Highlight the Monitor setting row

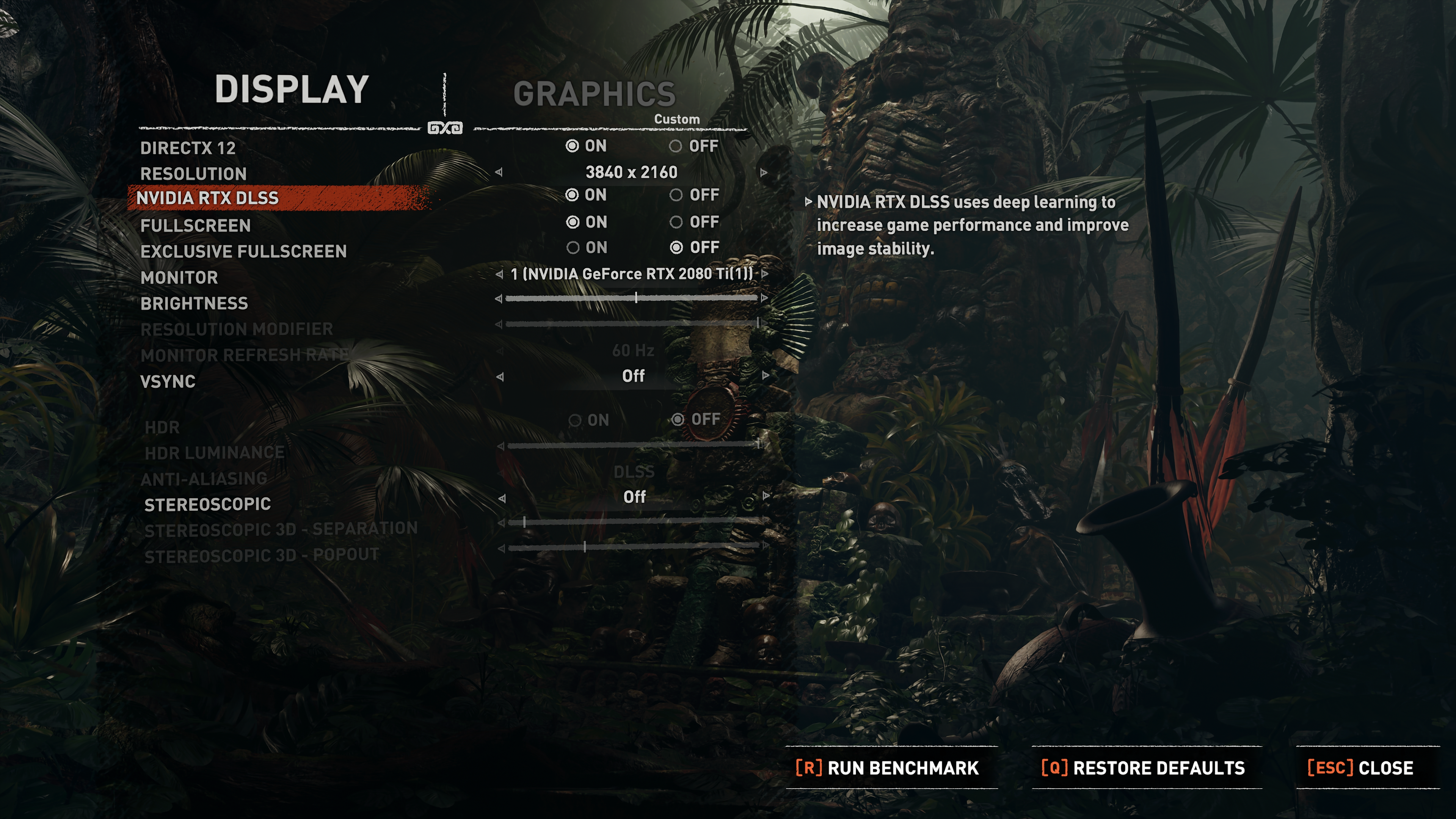(179, 278)
